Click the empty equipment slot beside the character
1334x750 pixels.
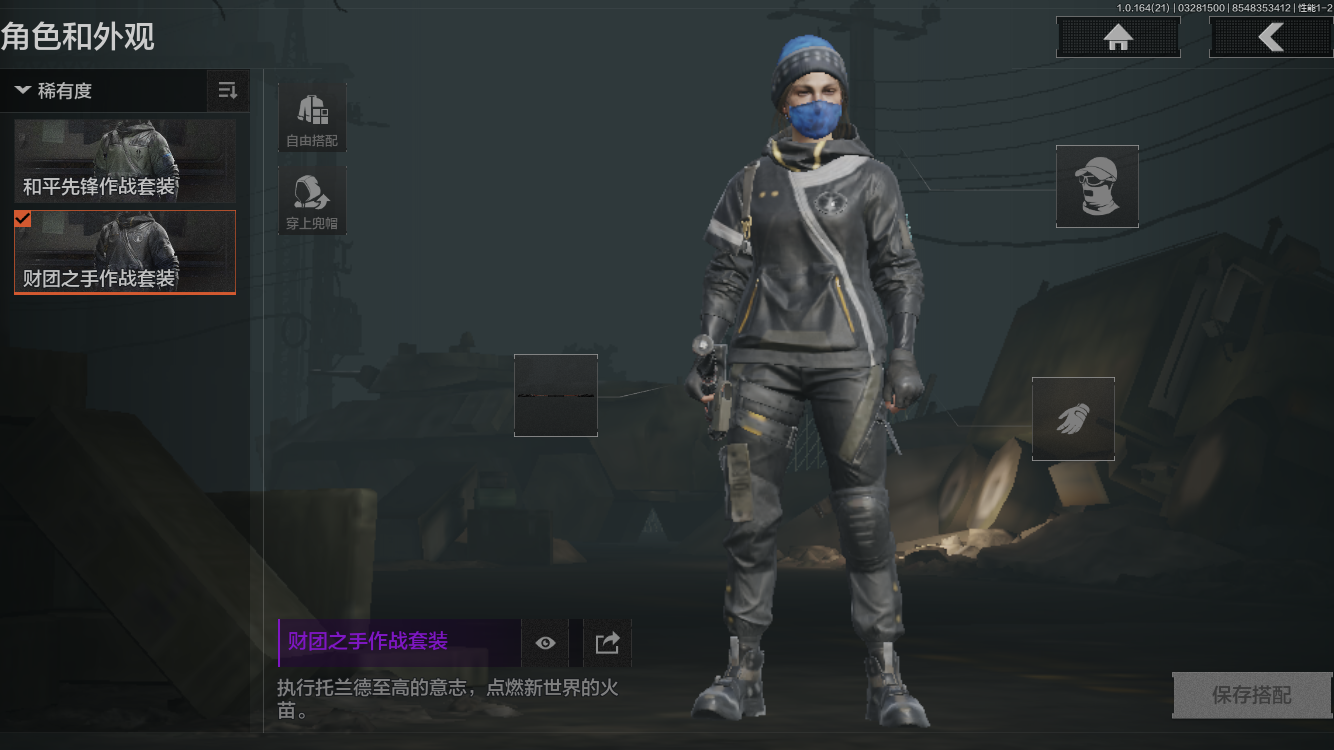(x=555, y=395)
